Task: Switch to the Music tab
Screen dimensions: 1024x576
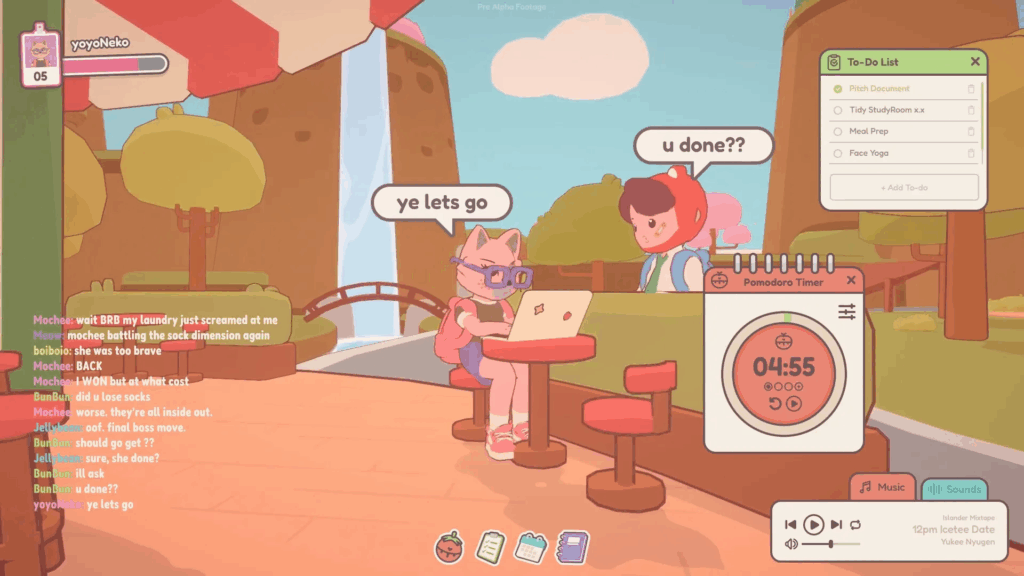Action: pos(882,488)
